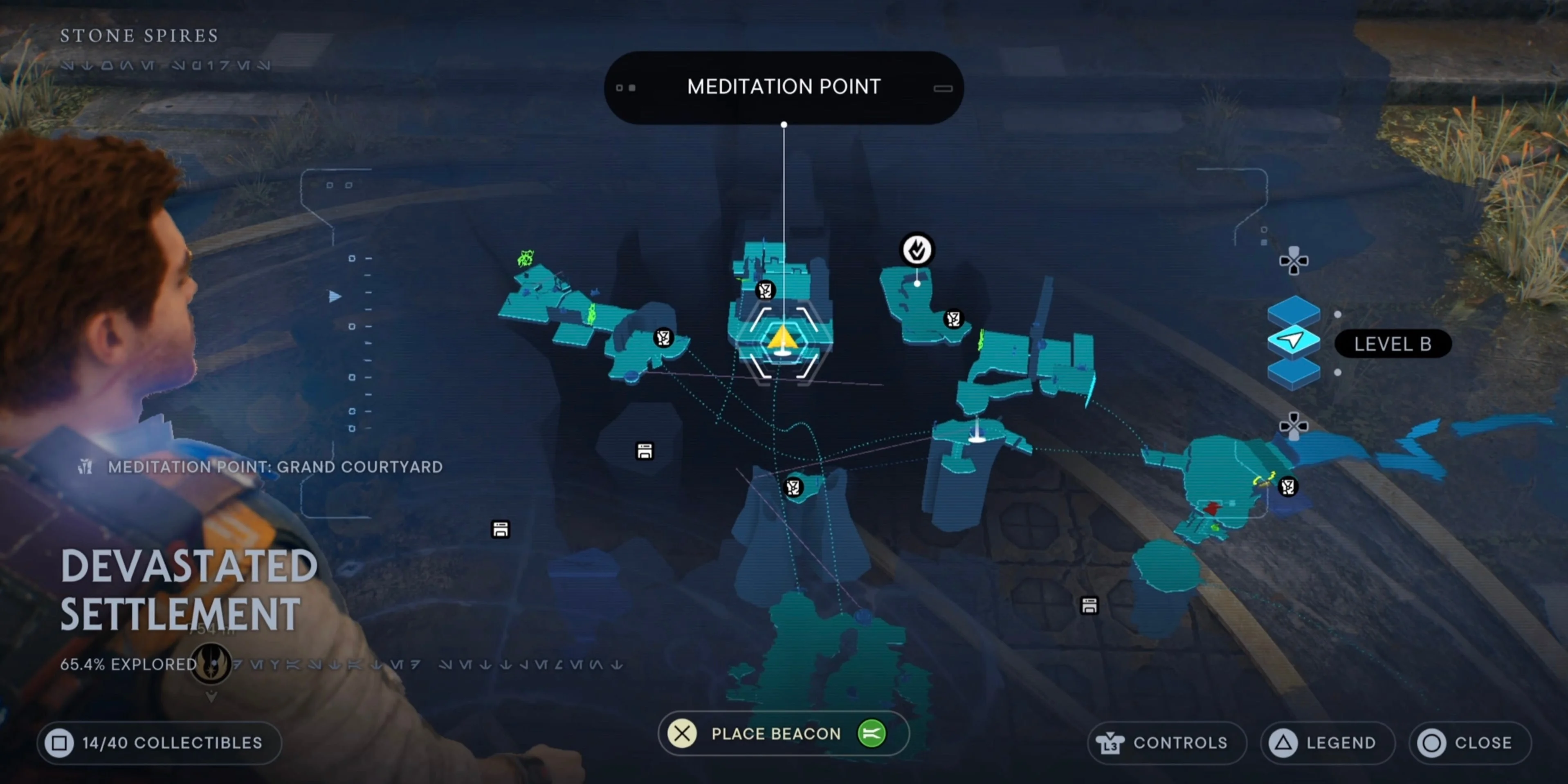Open the Legend panel
Viewport: 1568px width, 784px height.
(x=1328, y=743)
